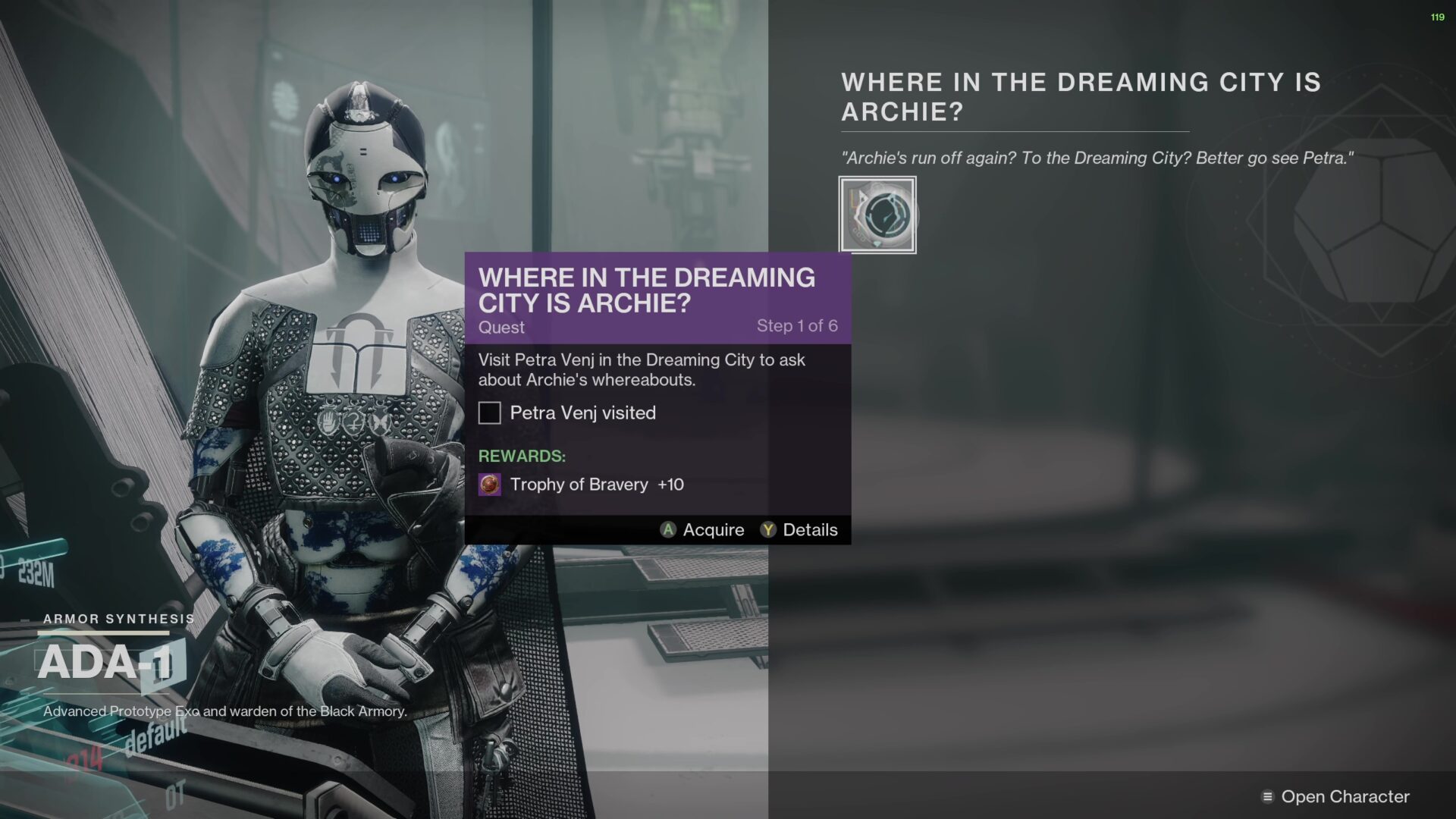Click the Y button prompt icon
The height and width of the screenshot is (819, 1456).
[x=768, y=530]
